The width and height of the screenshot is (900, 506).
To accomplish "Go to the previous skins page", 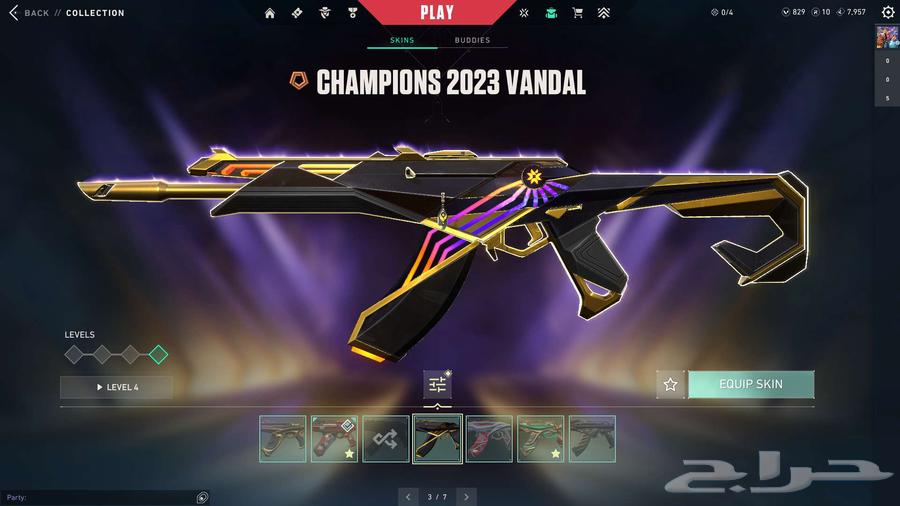I will [x=408, y=496].
